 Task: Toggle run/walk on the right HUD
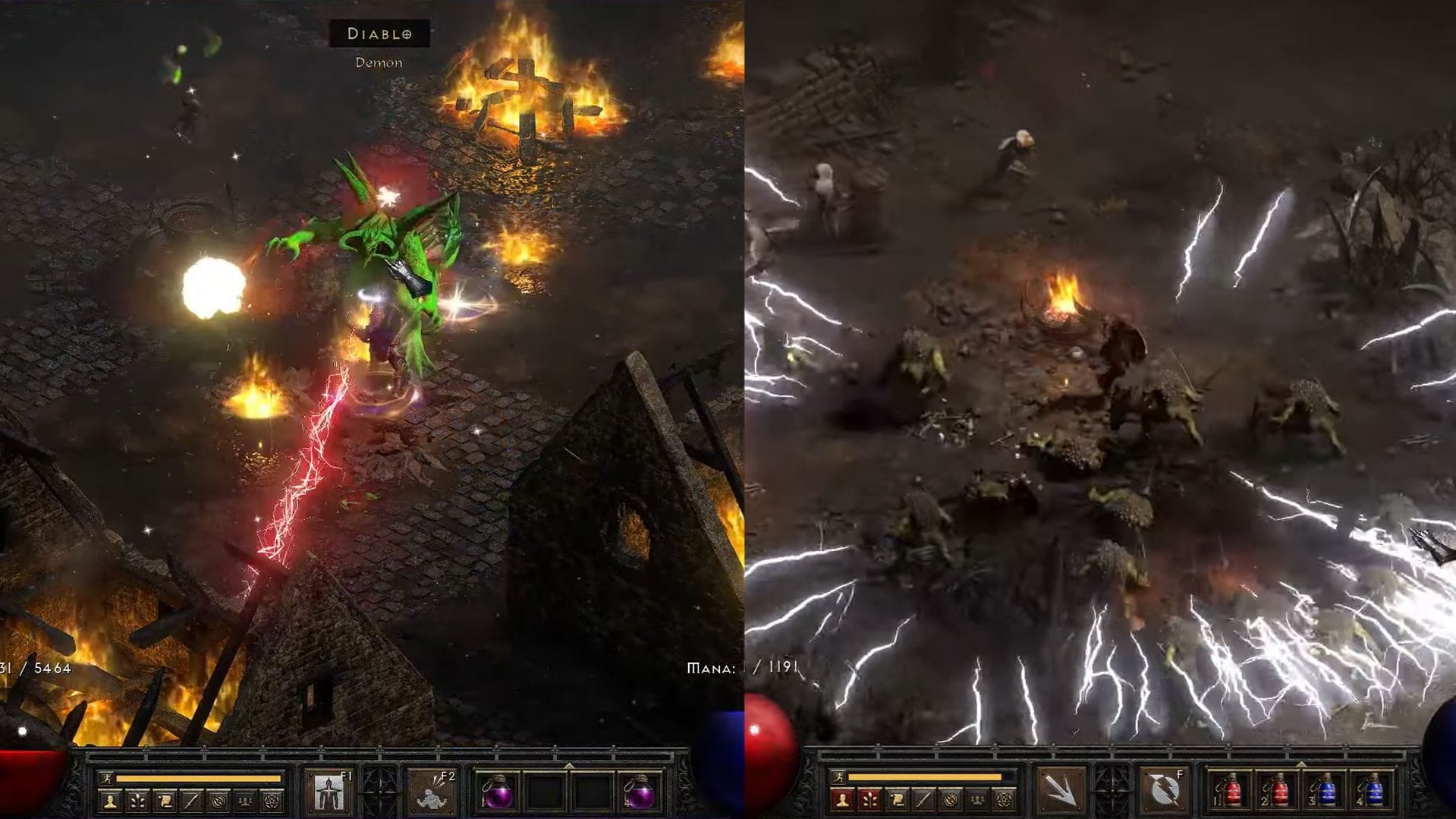pyautogui.click(x=838, y=775)
